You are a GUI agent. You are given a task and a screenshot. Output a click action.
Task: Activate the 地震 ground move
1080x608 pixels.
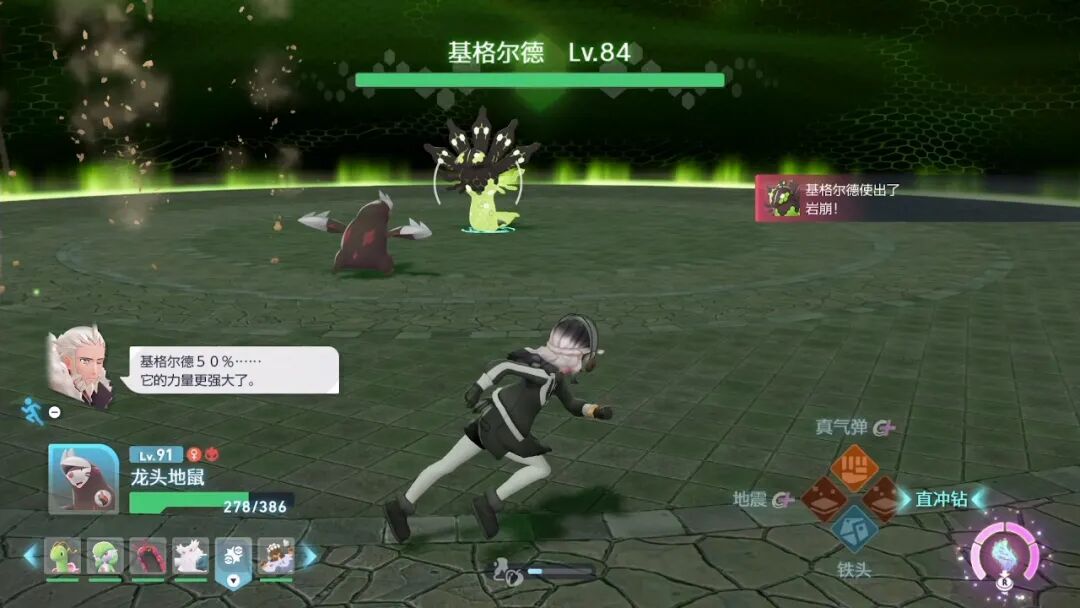pyautogui.click(x=824, y=497)
